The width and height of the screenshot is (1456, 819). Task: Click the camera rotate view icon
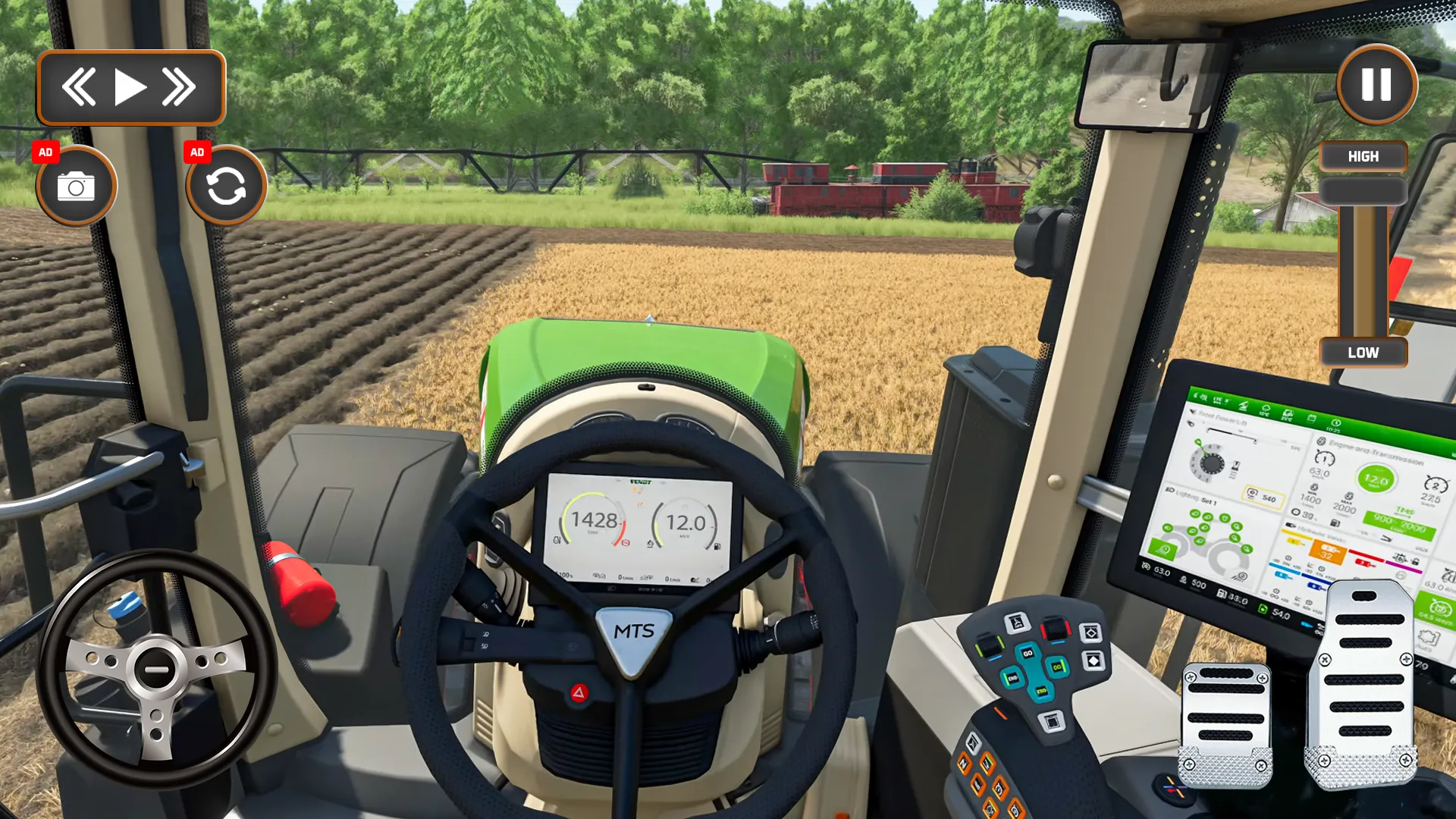tap(225, 185)
